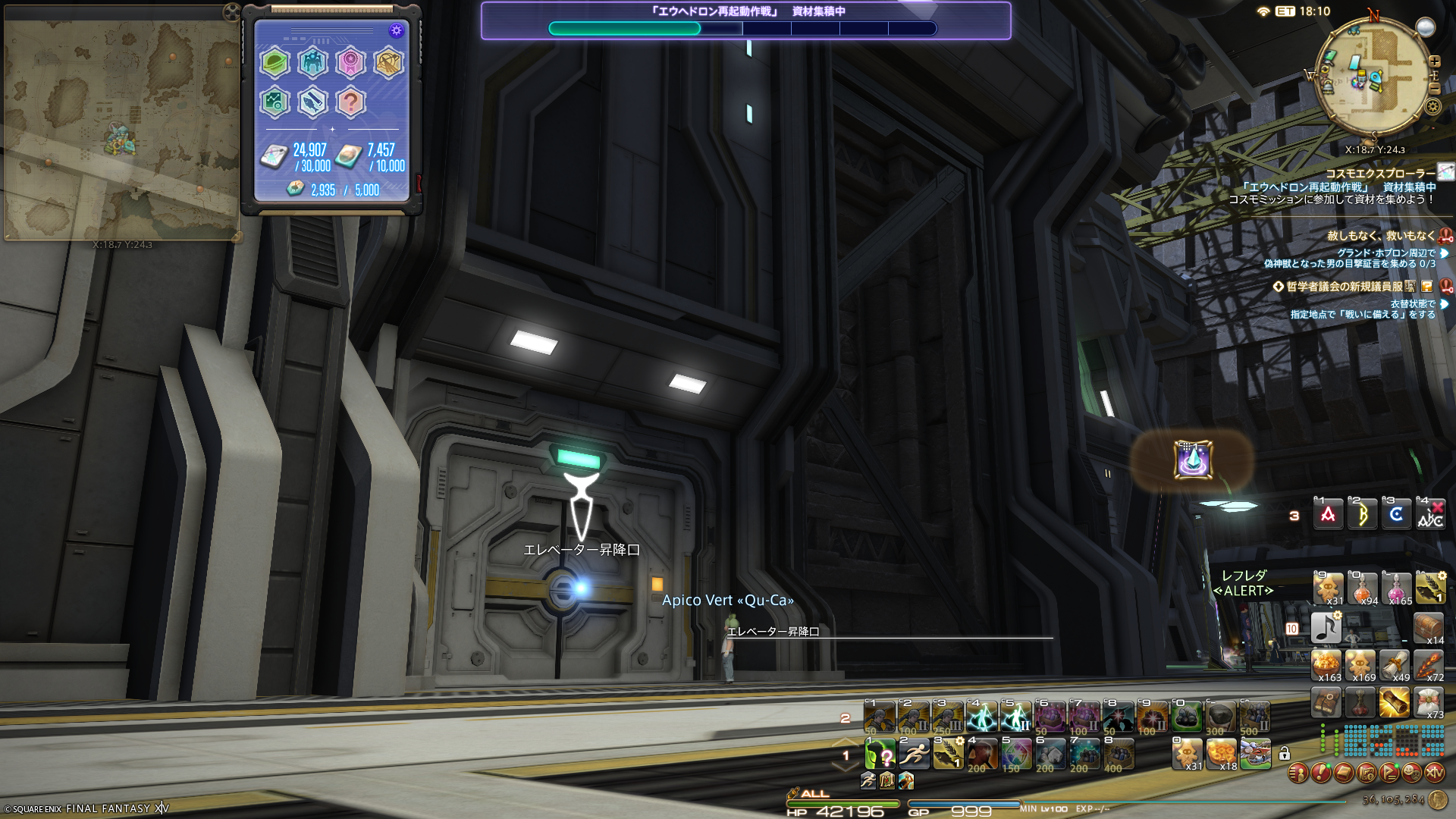Image resolution: width=1456 pixels, height=819 pixels.
Task: Open the 赦しもなく、救いもなく quest tracker entry
Action: 1380,236
